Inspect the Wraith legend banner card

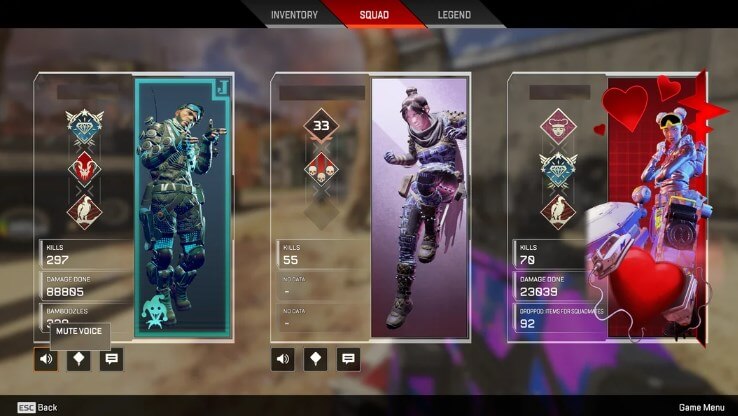(420, 207)
